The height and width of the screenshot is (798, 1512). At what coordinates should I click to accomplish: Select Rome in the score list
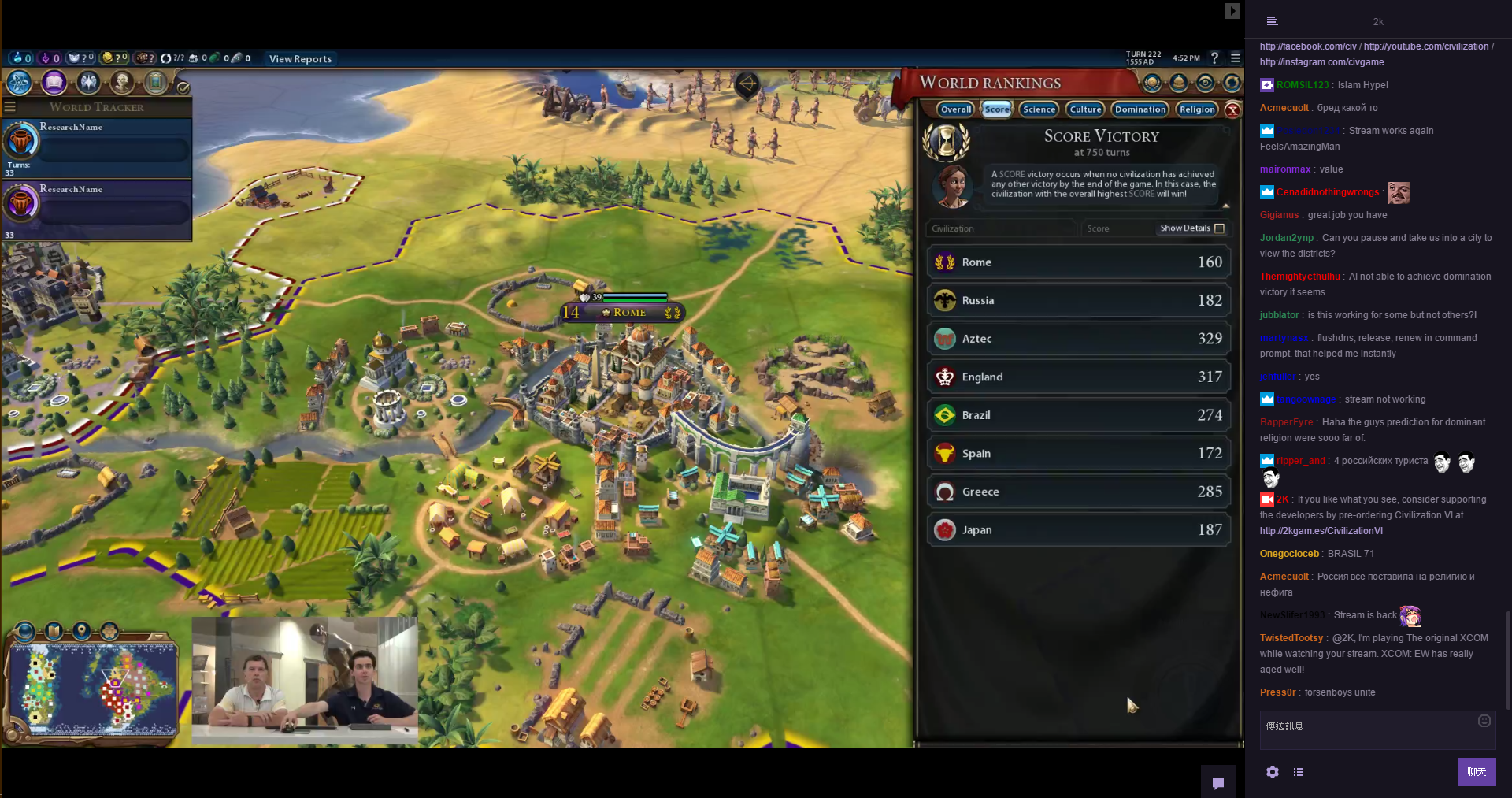tap(1078, 262)
